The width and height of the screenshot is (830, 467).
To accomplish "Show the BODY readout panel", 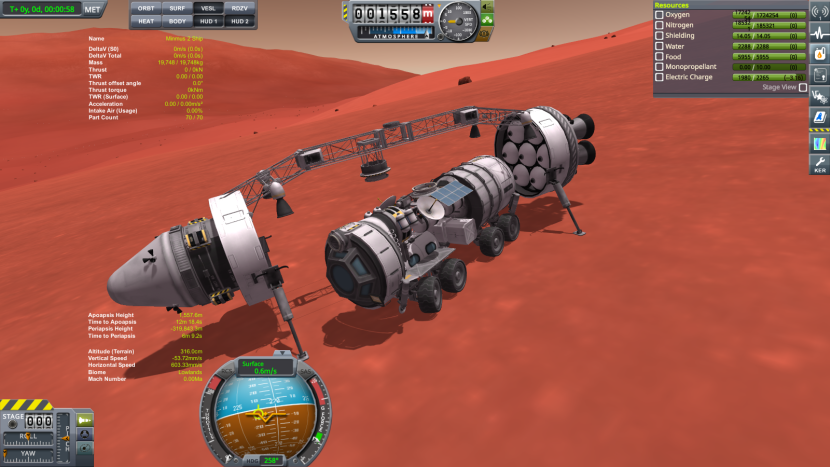I will point(176,20).
